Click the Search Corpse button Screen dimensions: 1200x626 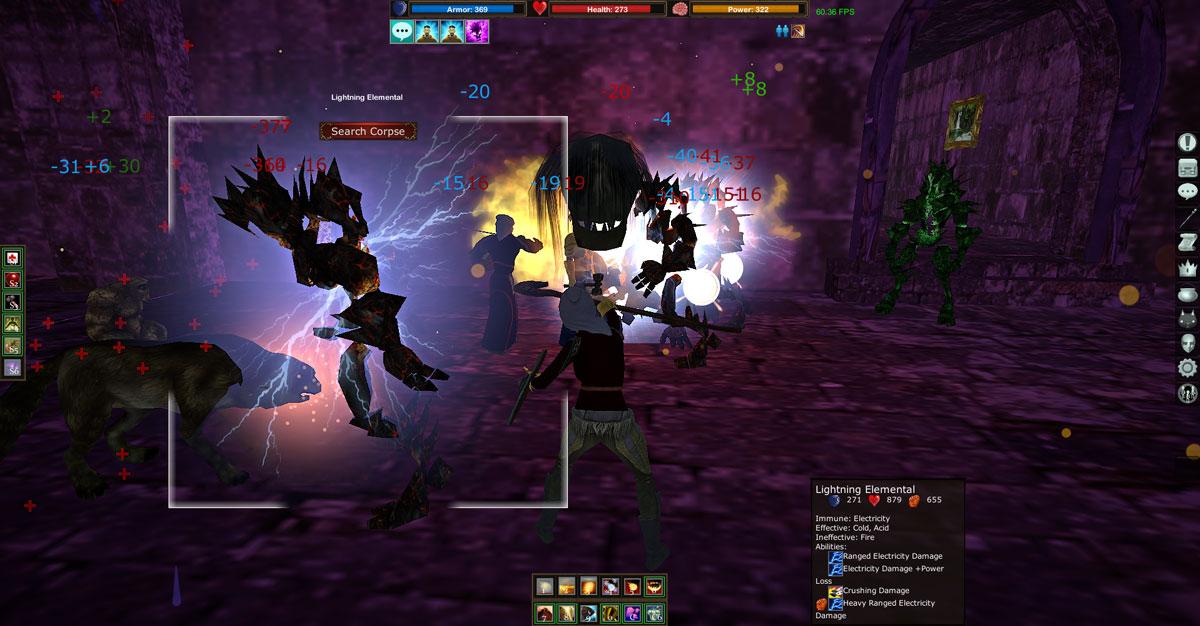pos(368,131)
